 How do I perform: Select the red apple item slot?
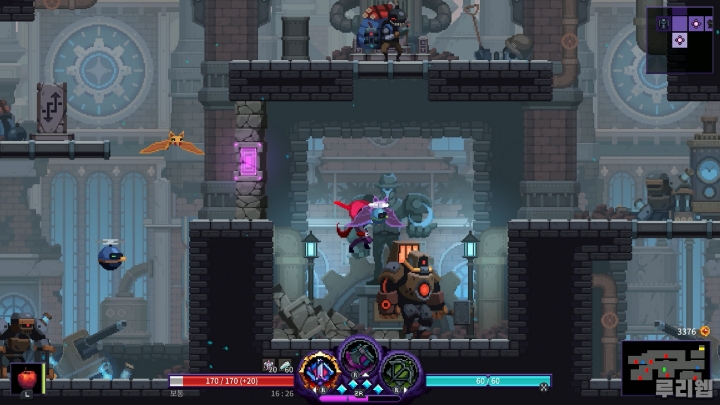coord(27,380)
